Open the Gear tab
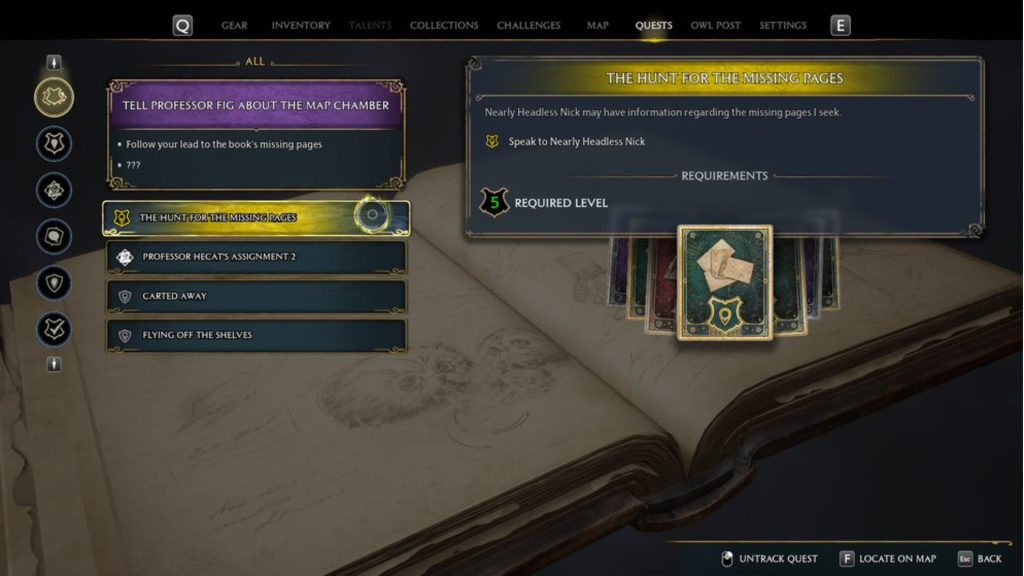 point(234,25)
